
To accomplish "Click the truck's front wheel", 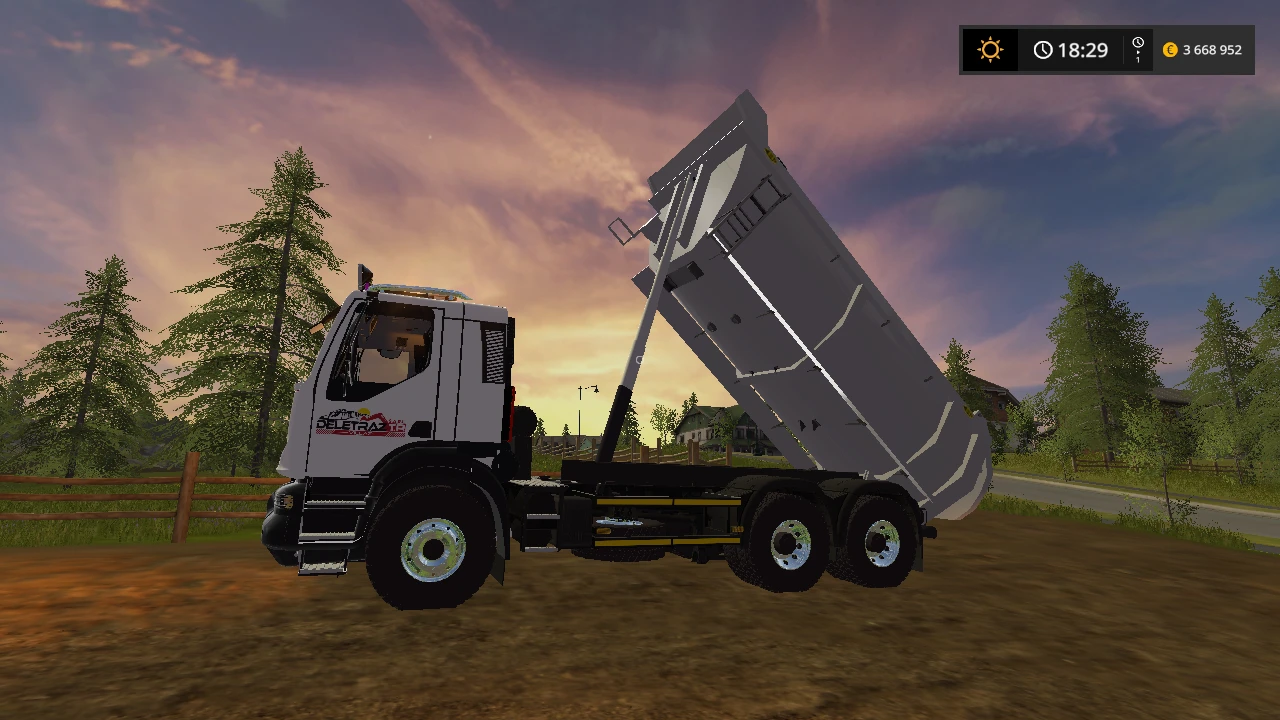I will click(434, 547).
